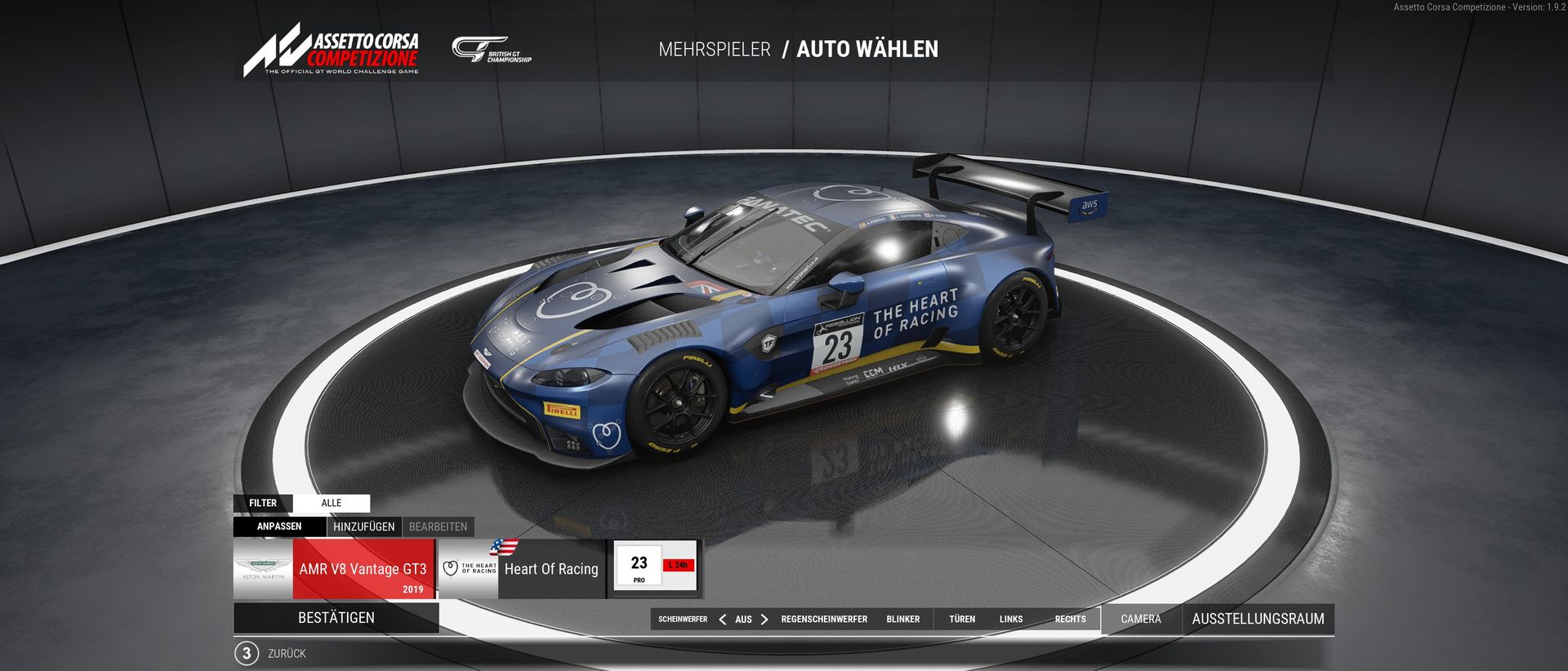The height and width of the screenshot is (671, 1568).
Task: Switch to the Ausstellungsraum showroom
Action: tap(1258, 619)
